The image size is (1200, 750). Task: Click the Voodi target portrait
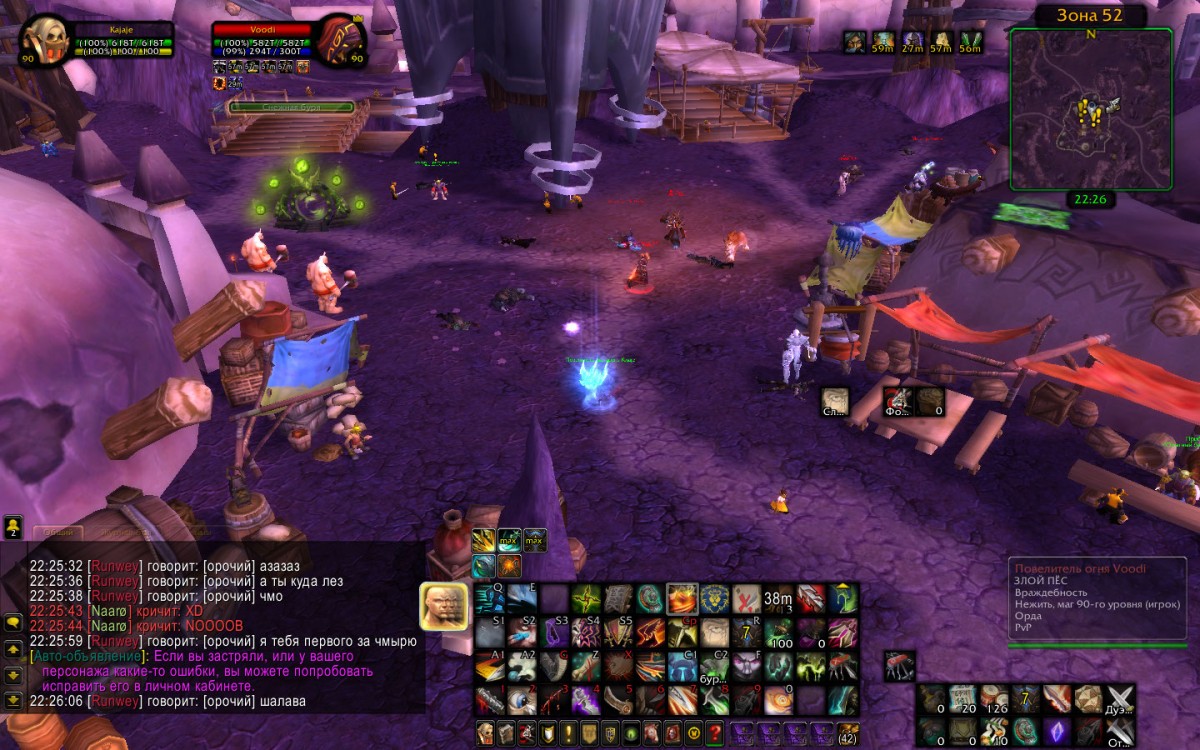pyautogui.click(x=341, y=40)
